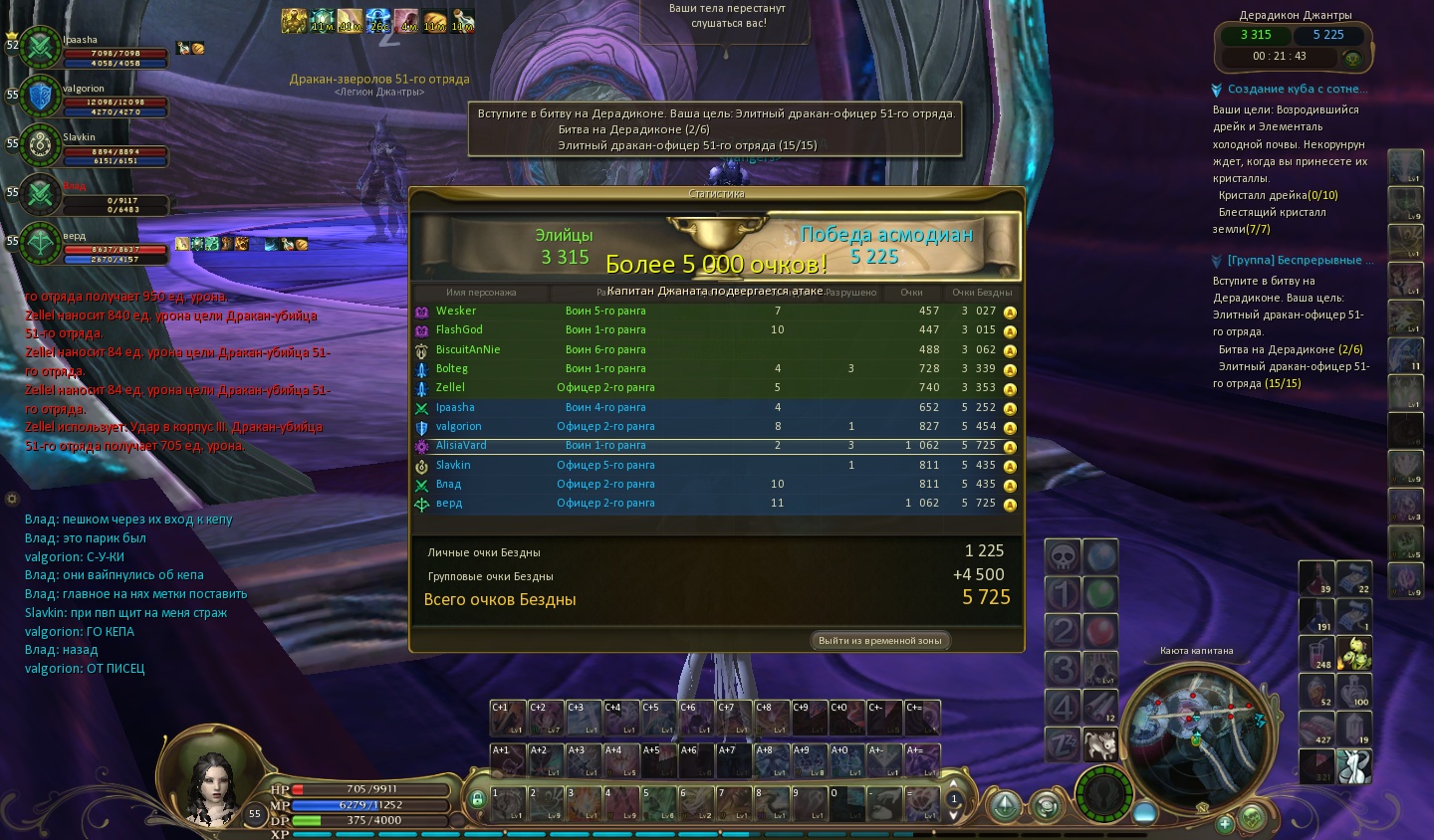Click the "Имя персонажа" column header
This screenshot has height=840, width=1434.
[481, 293]
